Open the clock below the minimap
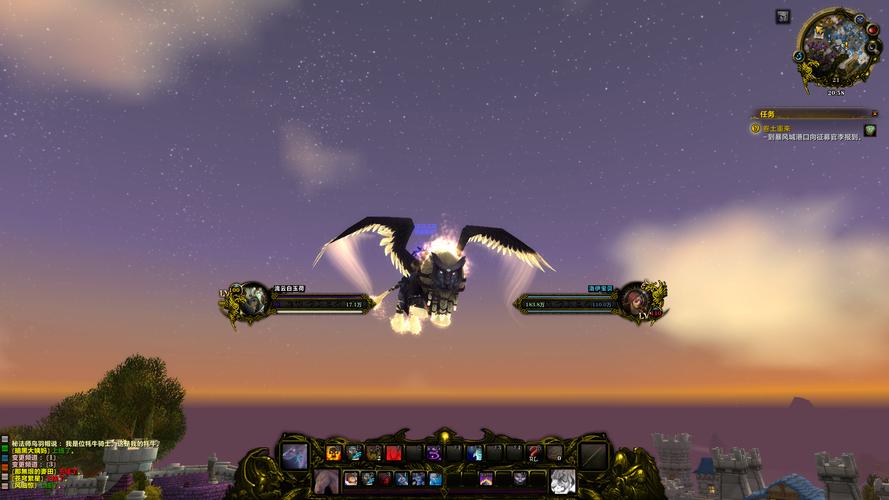Screen dimensions: 889x500 click(x=836, y=92)
